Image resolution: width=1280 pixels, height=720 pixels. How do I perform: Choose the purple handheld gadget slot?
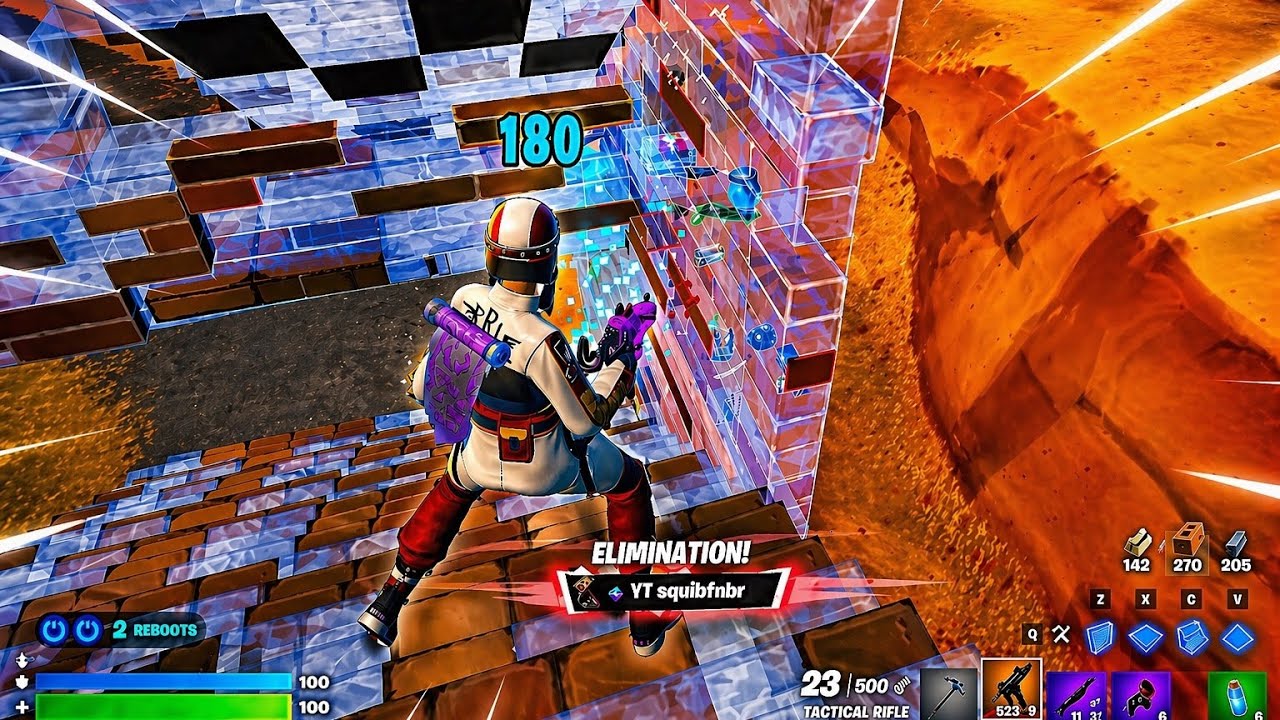click(x=1139, y=692)
